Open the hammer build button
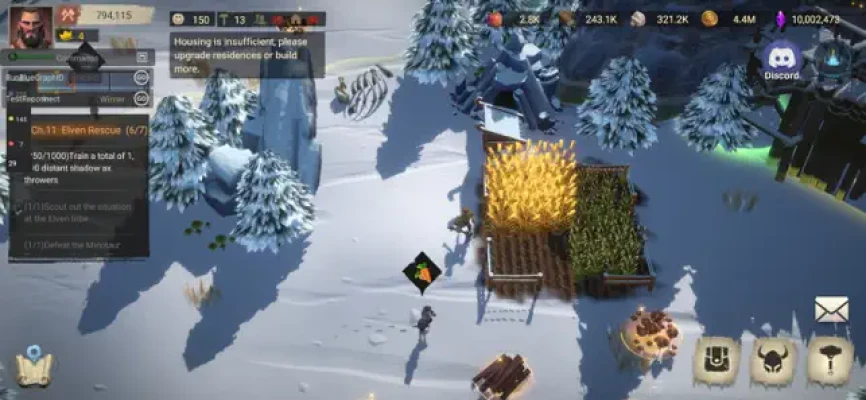 tap(830, 361)
